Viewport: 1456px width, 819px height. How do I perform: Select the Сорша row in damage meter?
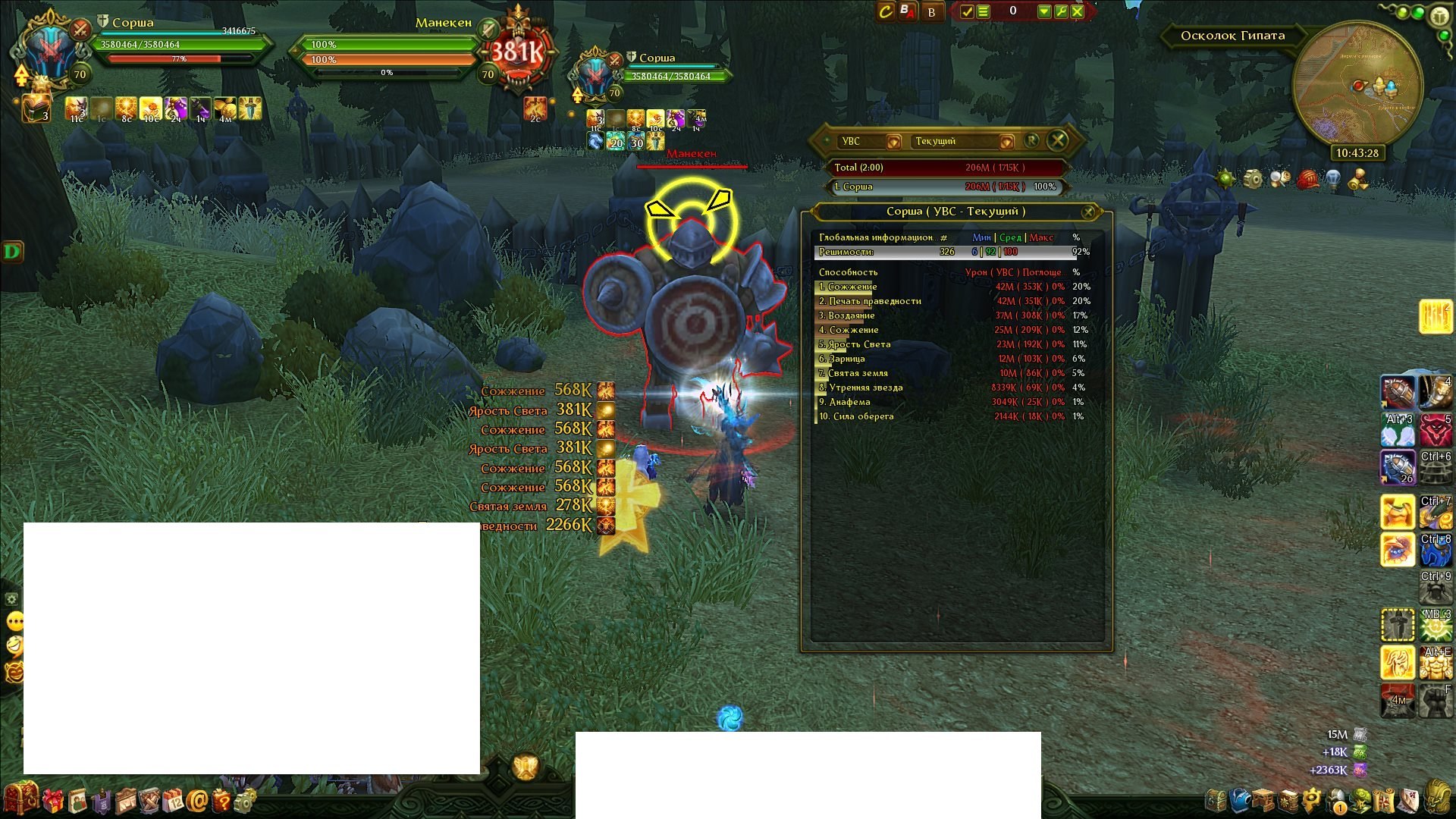(x=946, y=187)
